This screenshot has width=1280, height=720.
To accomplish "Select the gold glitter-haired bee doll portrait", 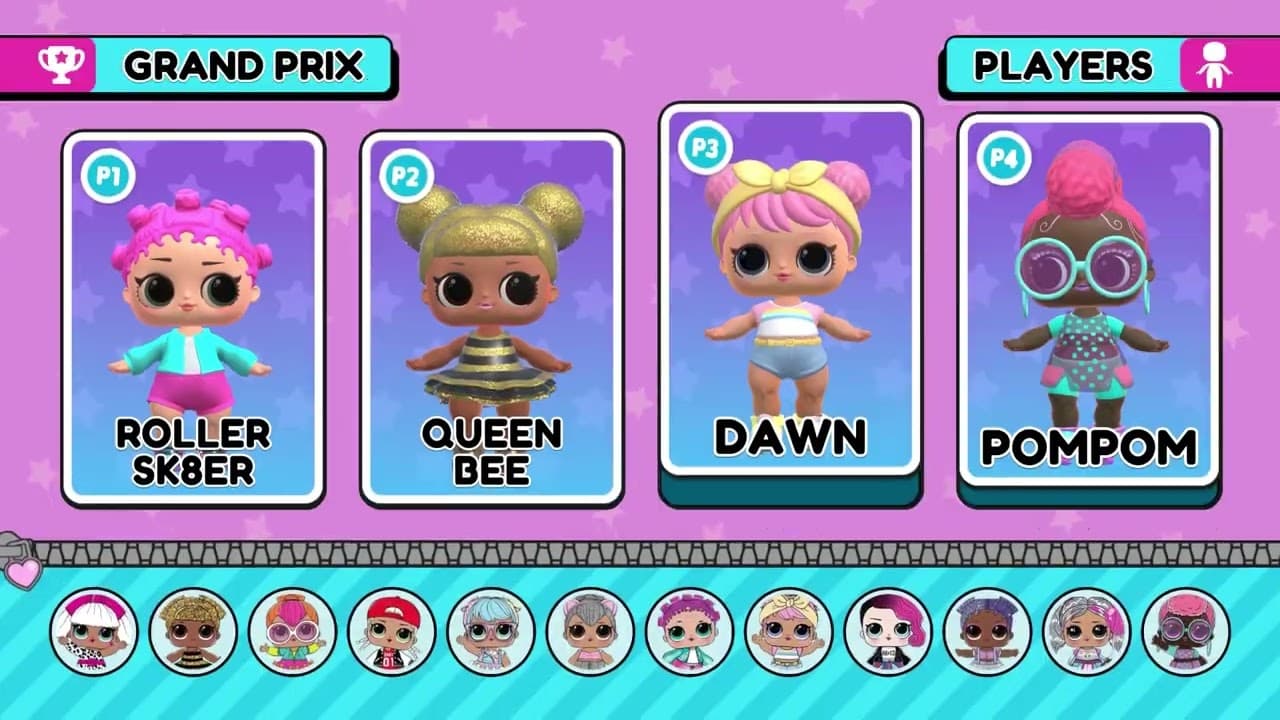I will click(193, 632).
